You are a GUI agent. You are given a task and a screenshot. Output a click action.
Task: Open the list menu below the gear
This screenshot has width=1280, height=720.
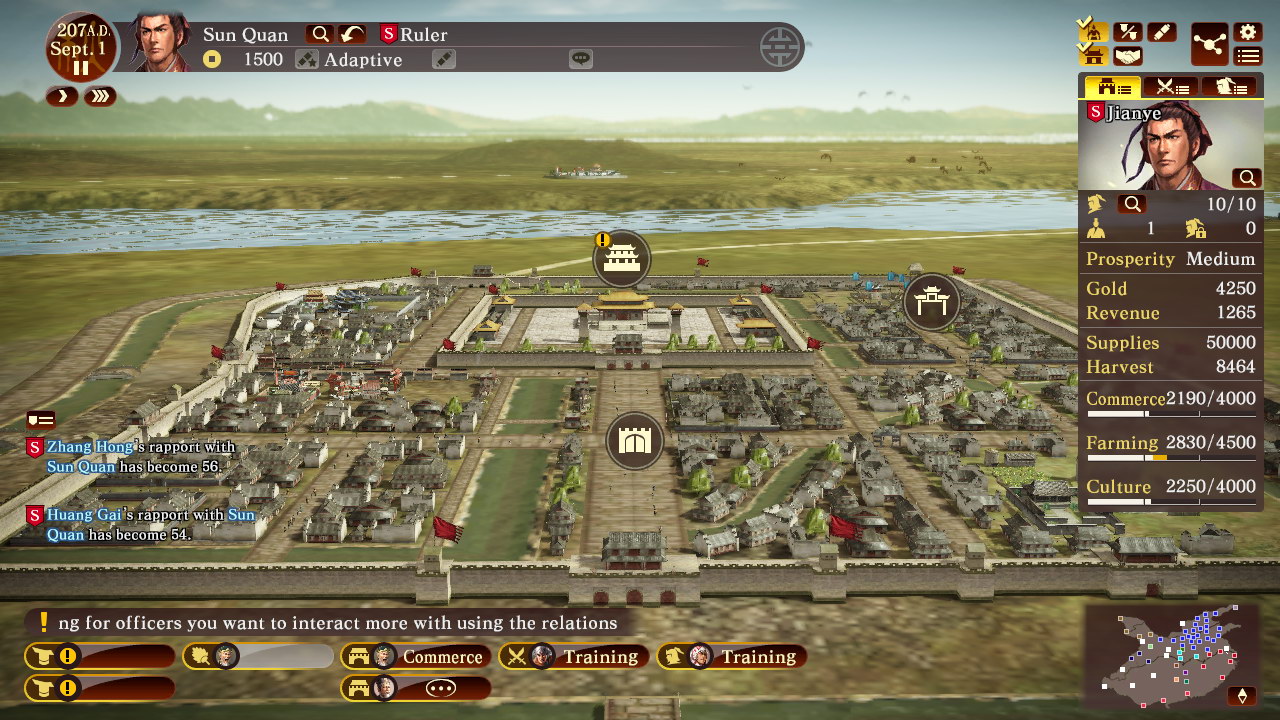tap(1247, 56)
